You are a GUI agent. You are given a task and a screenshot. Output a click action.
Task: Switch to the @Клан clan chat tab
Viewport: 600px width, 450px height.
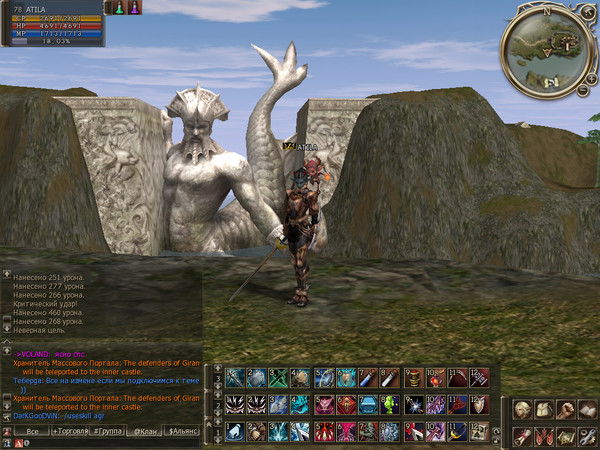click(x=145, y=431)
